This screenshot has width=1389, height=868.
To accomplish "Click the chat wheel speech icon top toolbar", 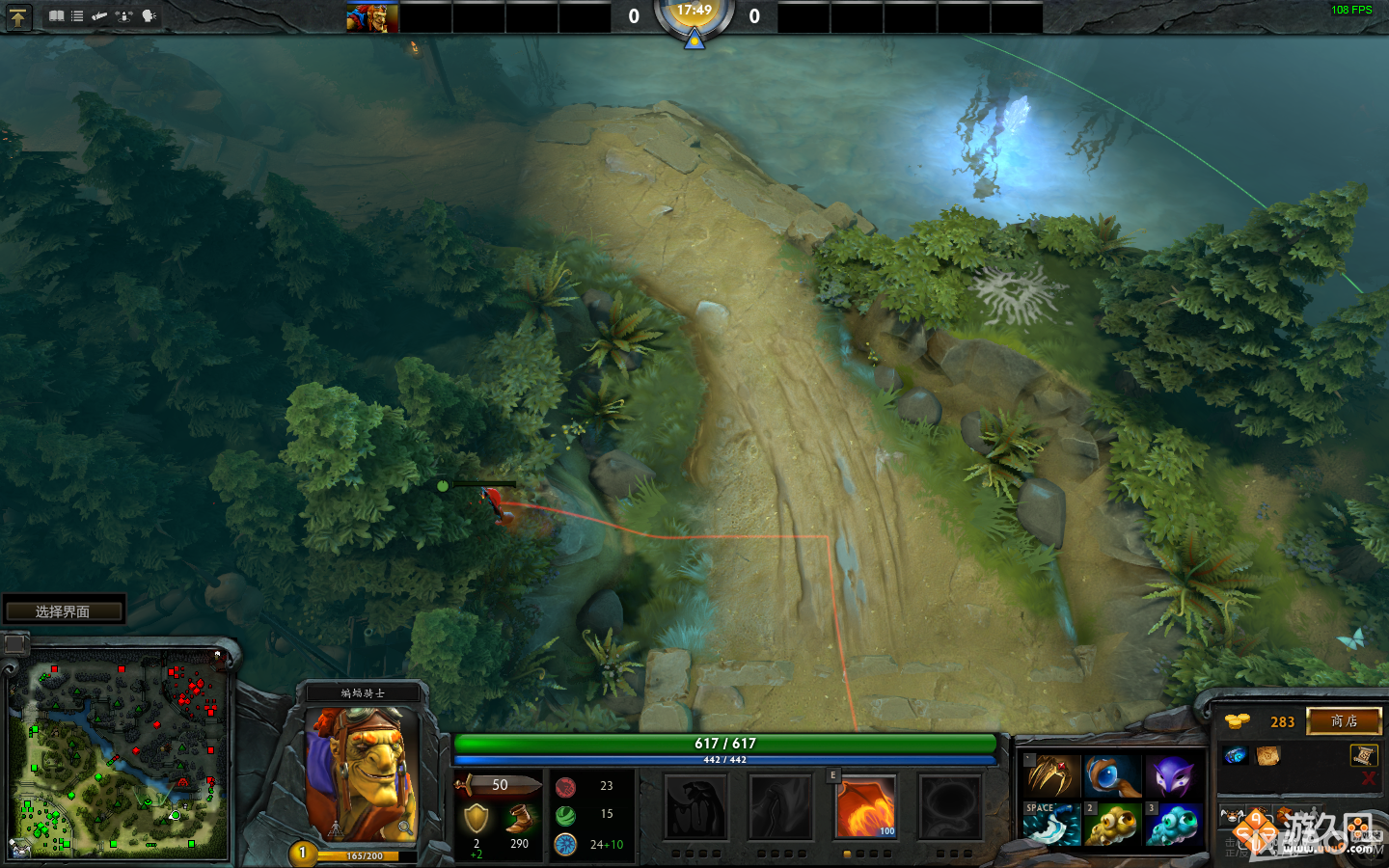I will 148,15.
